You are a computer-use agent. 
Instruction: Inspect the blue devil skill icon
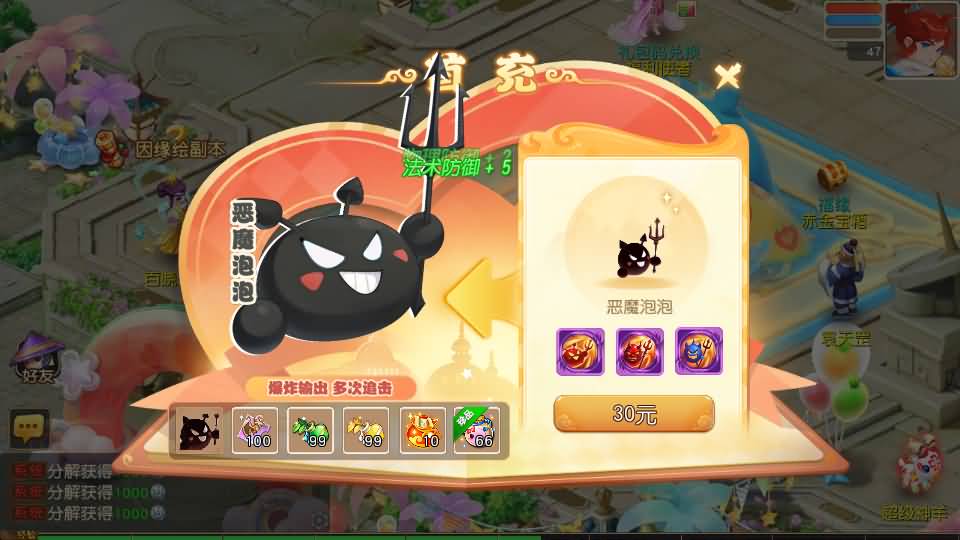[x=698, y=351]
